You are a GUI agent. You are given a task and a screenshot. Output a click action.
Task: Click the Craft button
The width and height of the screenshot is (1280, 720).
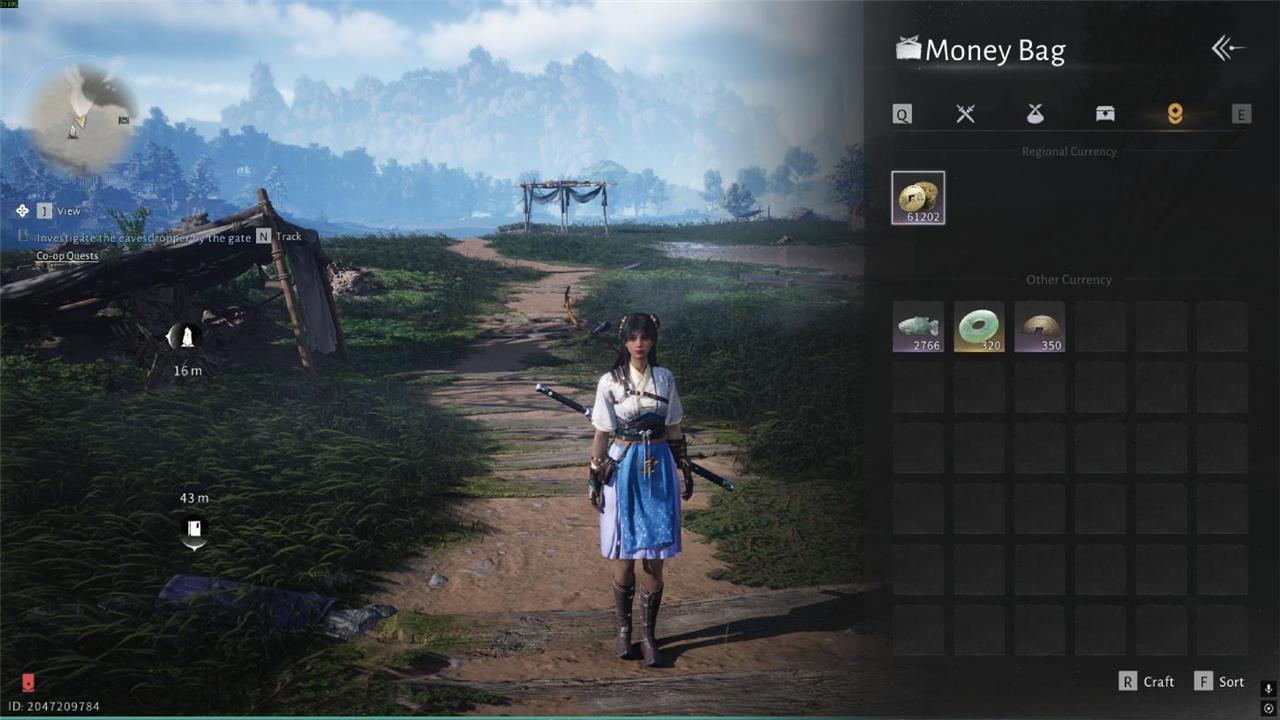(x=1147, y=682)
